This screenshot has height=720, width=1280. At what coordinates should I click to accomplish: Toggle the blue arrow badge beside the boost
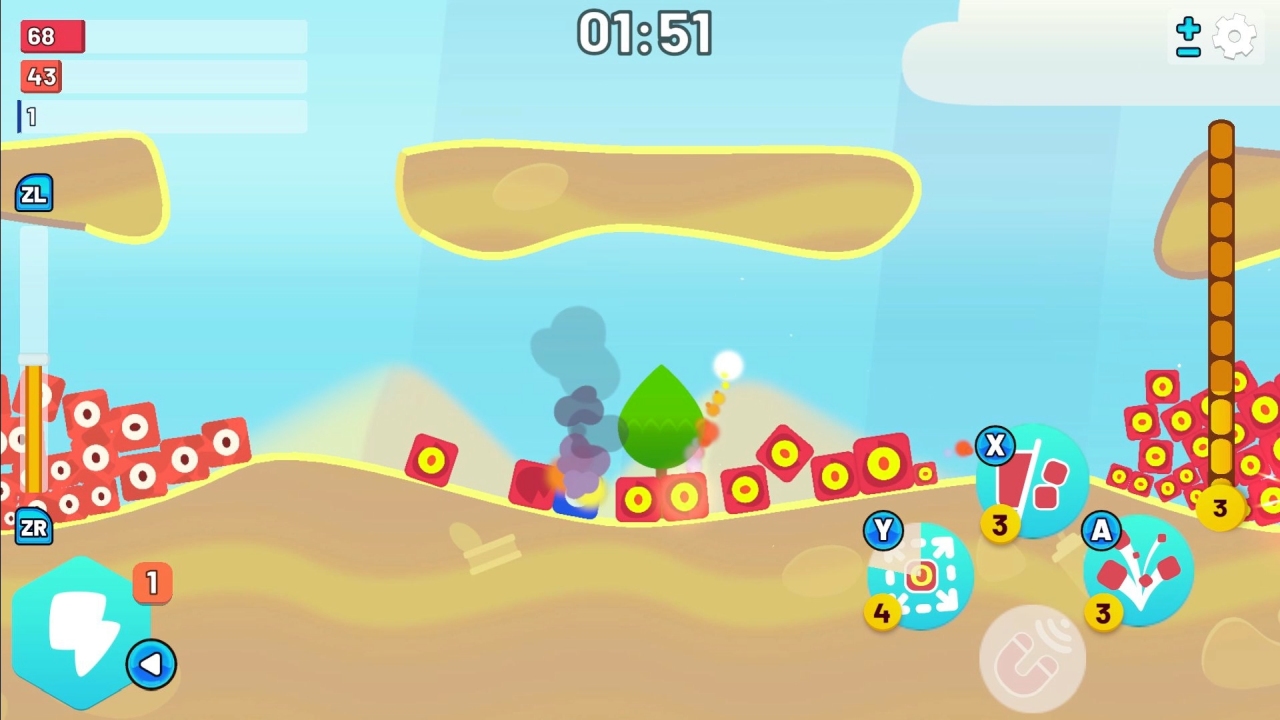coord(152,665)
